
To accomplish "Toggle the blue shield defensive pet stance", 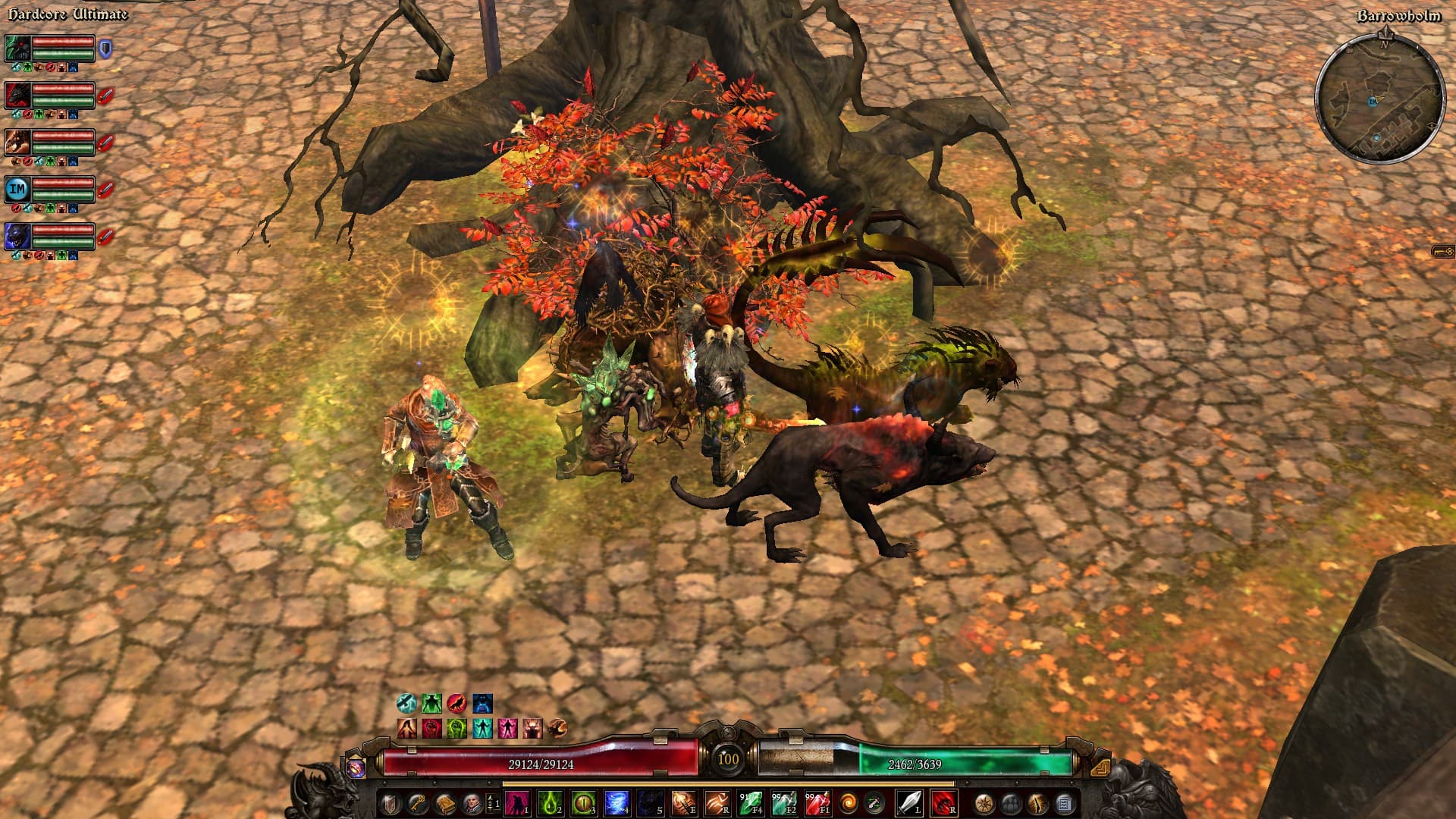I will [105, 49].
